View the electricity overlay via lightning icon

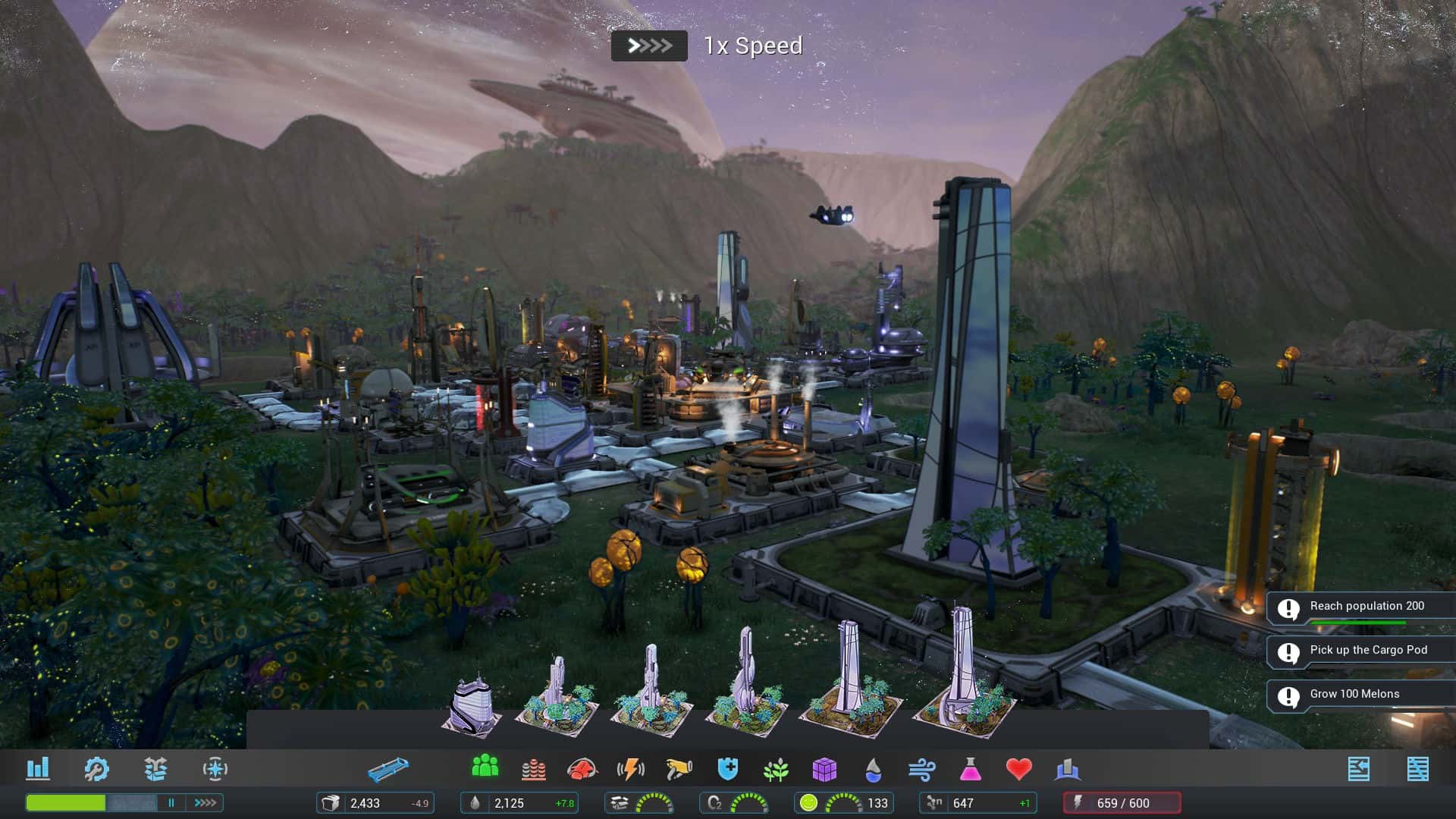point(632,768)
